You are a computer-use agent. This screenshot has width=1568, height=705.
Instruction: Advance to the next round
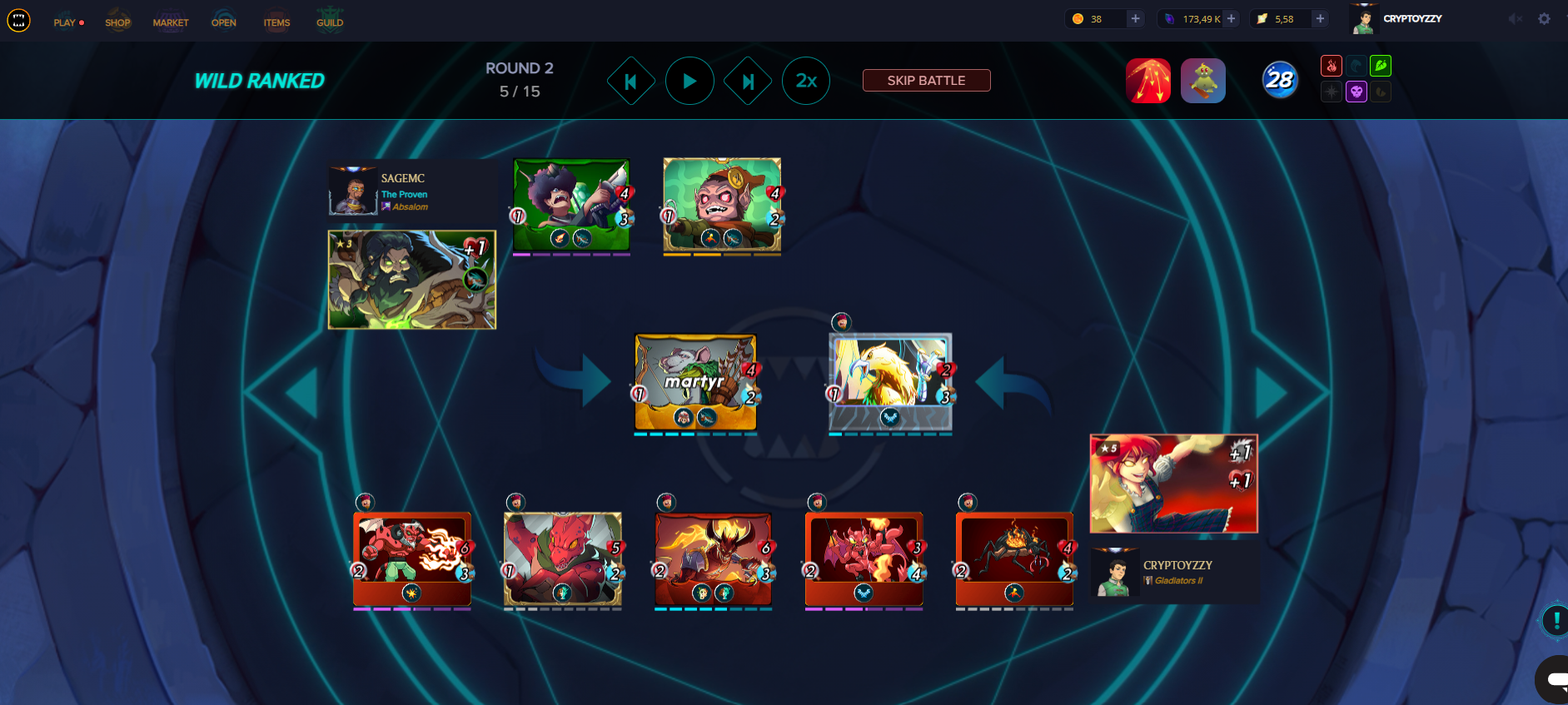pos(748,81)
